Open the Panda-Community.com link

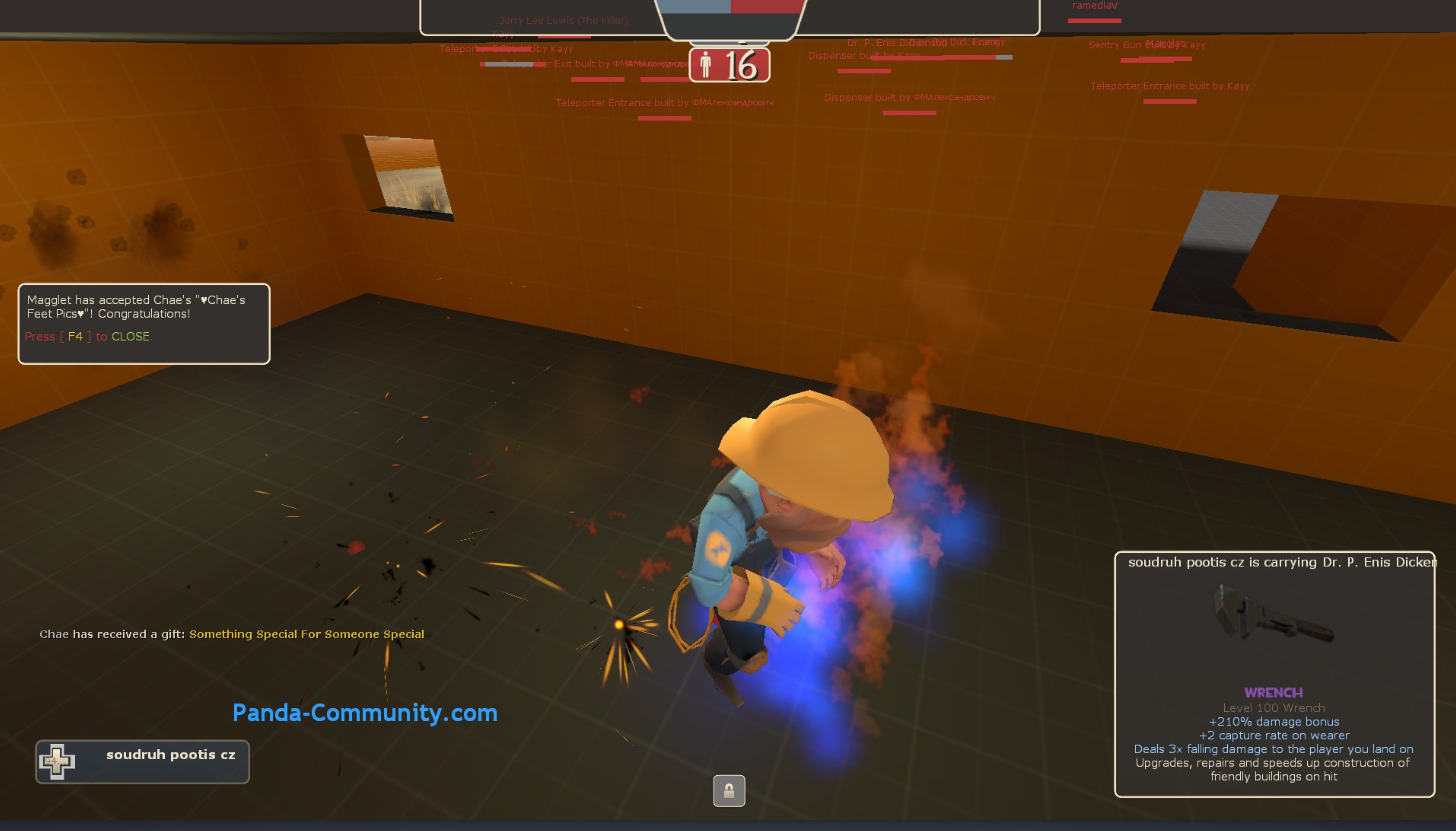[366, 712]
